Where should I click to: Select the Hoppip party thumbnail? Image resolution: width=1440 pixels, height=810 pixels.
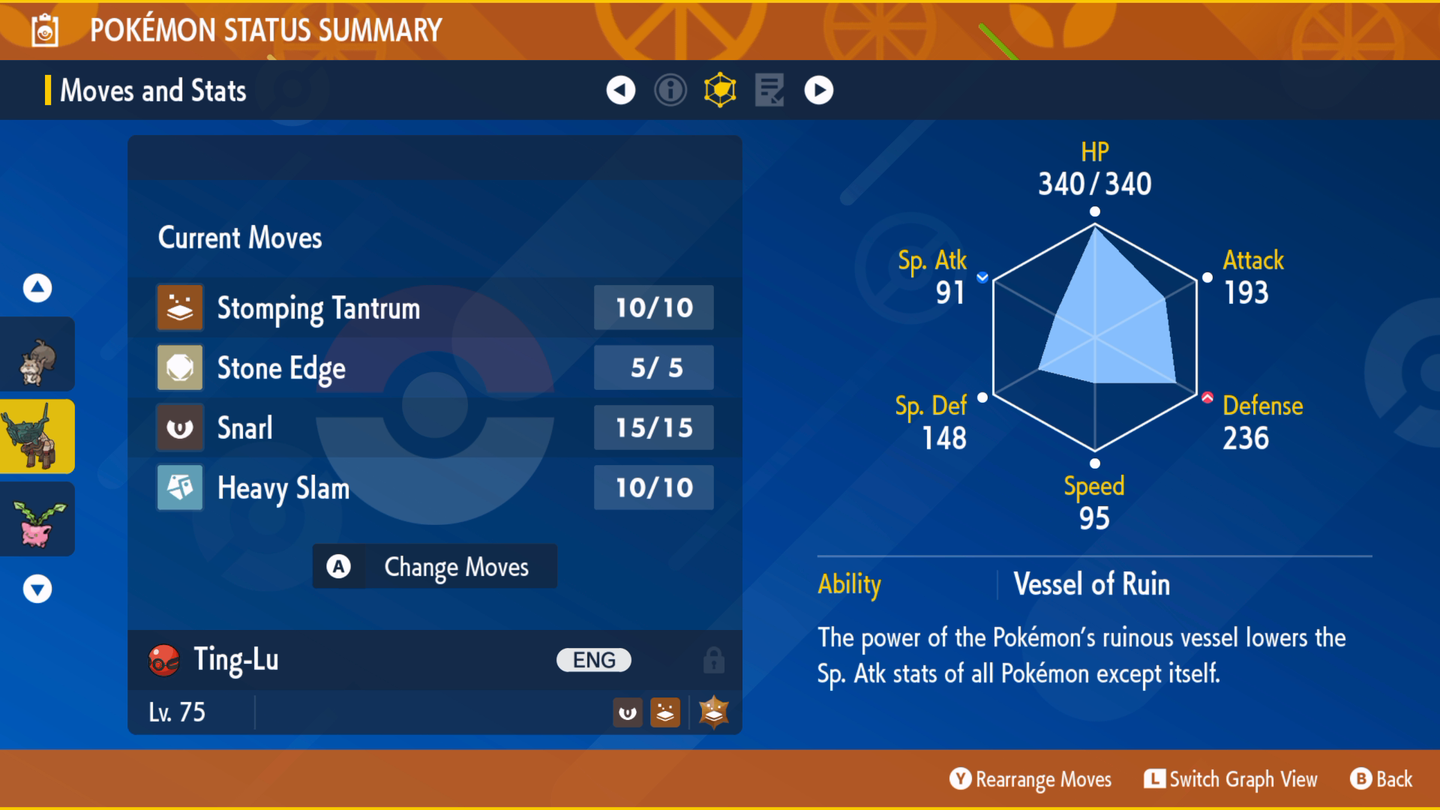(38, 519)
